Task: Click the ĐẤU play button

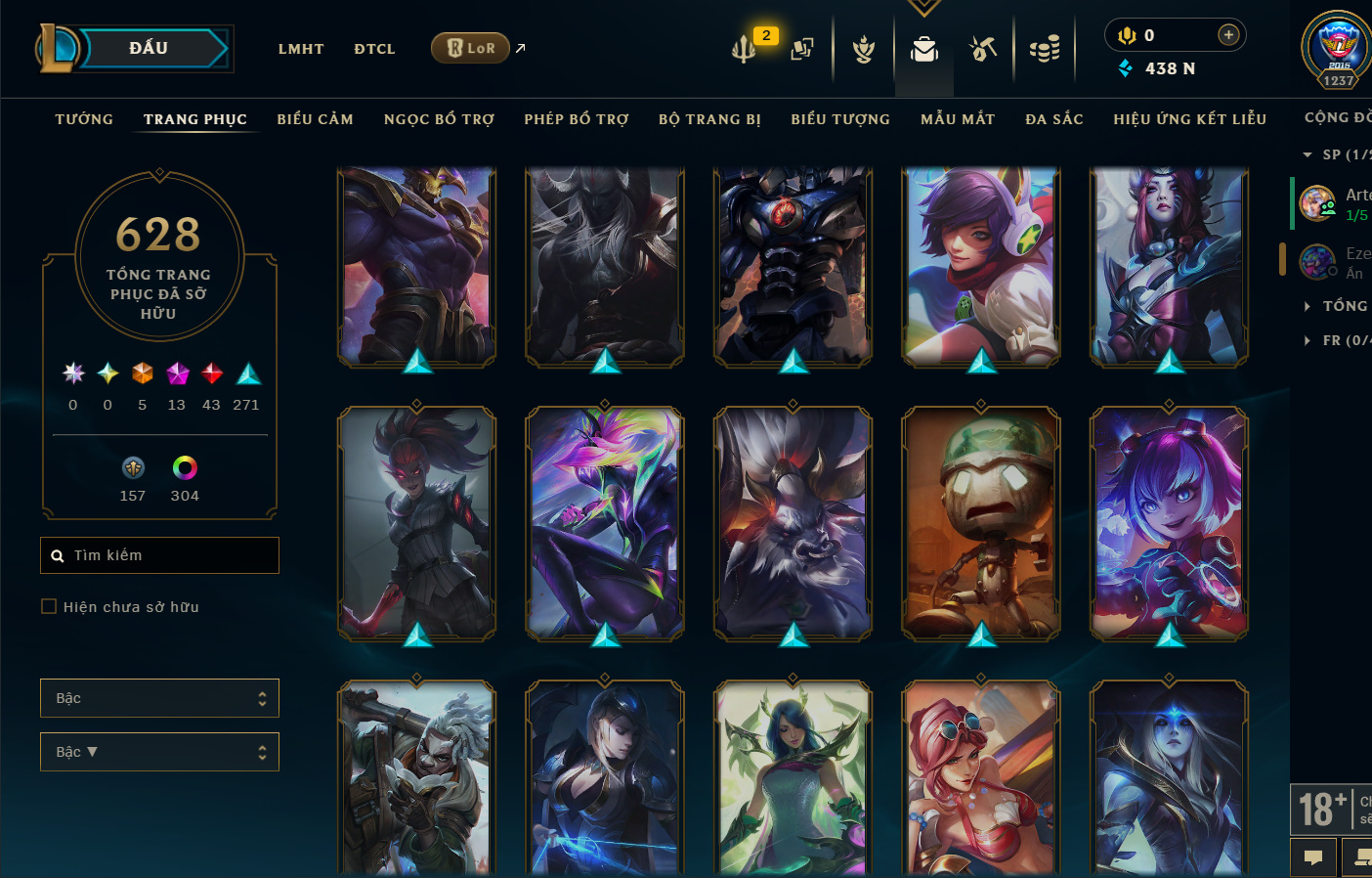Action: tap(149, 48)
